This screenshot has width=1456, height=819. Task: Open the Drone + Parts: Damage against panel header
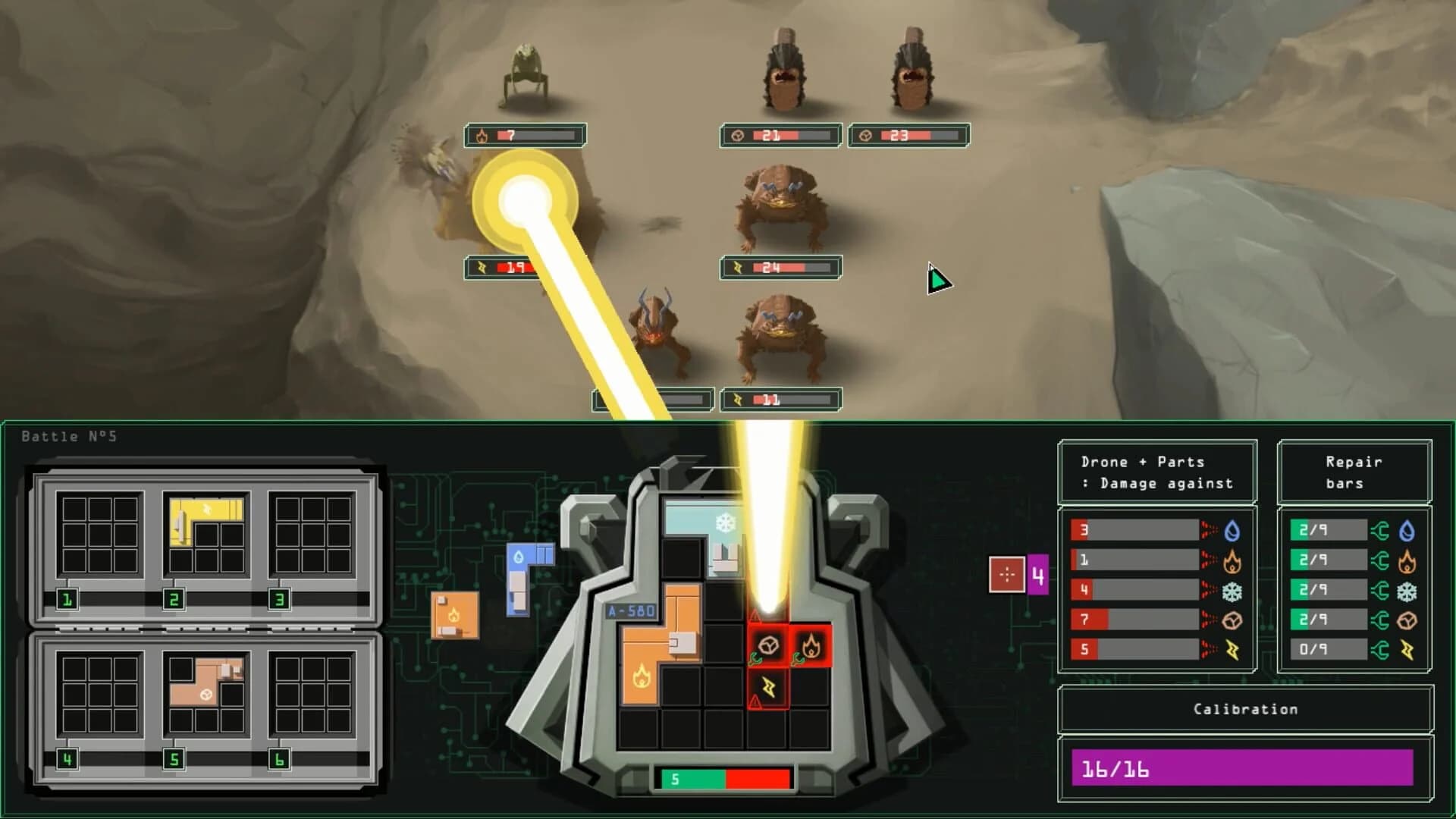[x=1158, y=472]
